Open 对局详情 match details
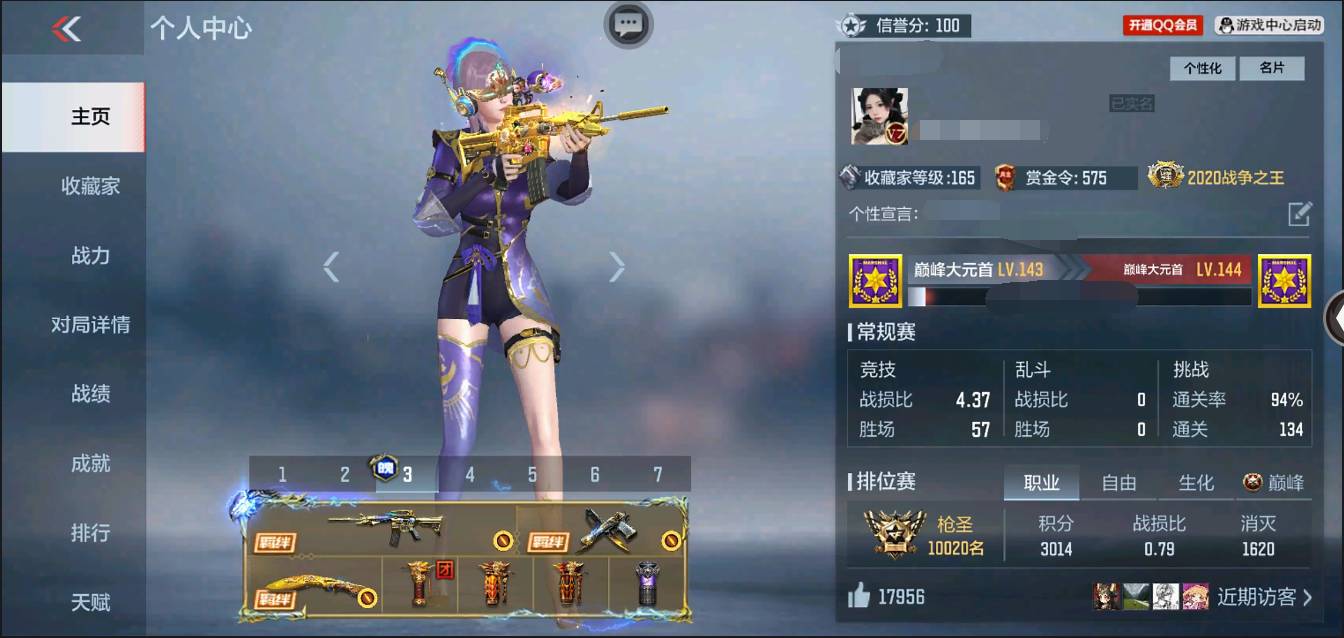1344x638 pixels. pos(90,325)
